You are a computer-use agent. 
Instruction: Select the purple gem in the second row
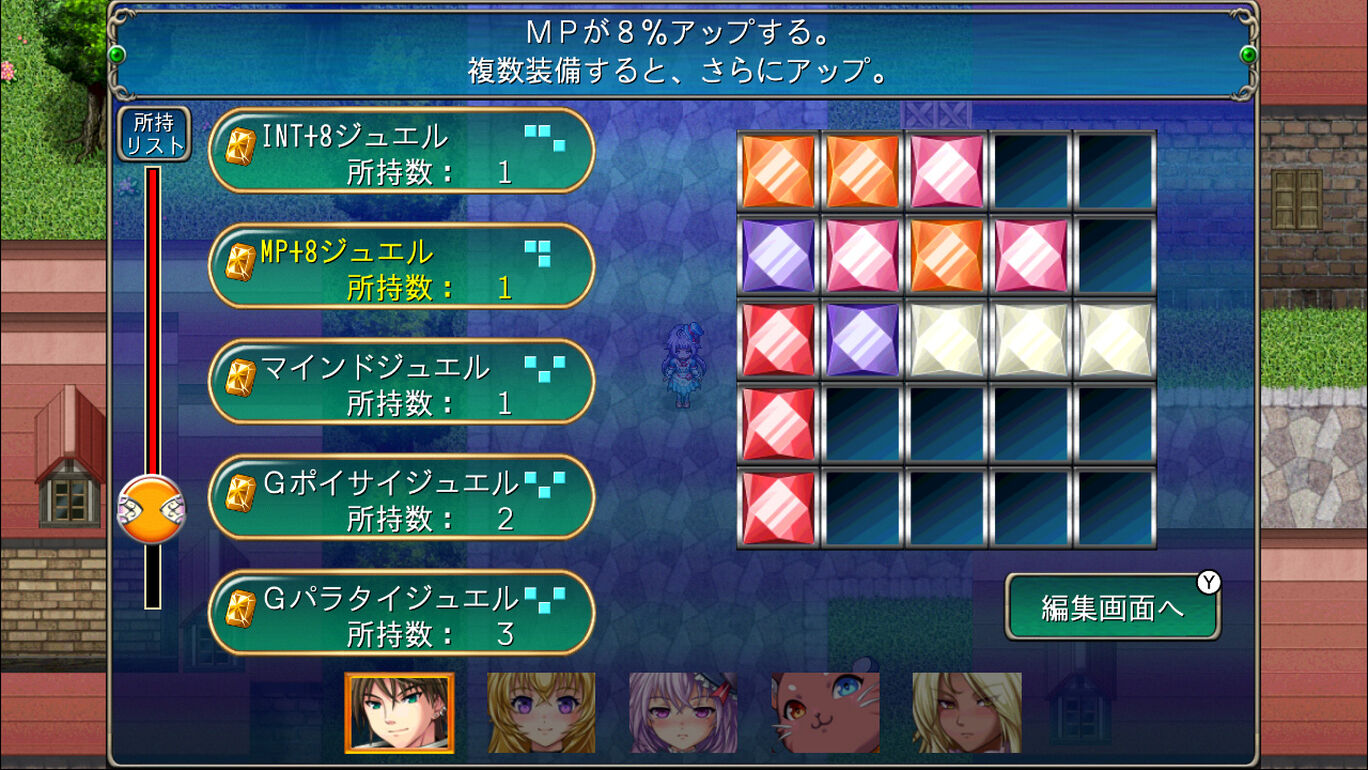pyautogui.click(x=778, y=253)
